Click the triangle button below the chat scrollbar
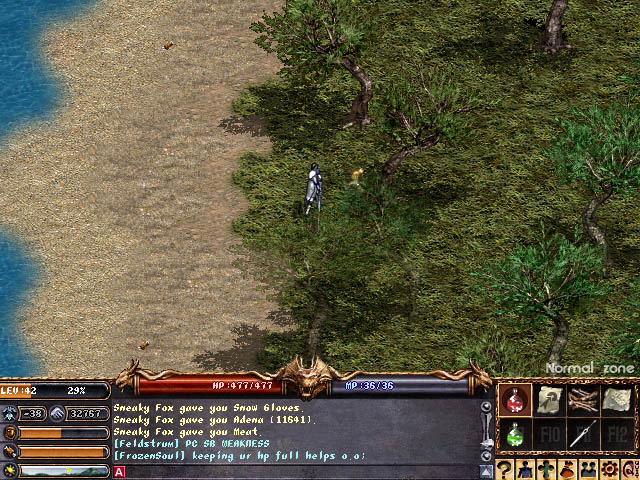The height and width of the screenshot is (480, 640). [486, 471]
